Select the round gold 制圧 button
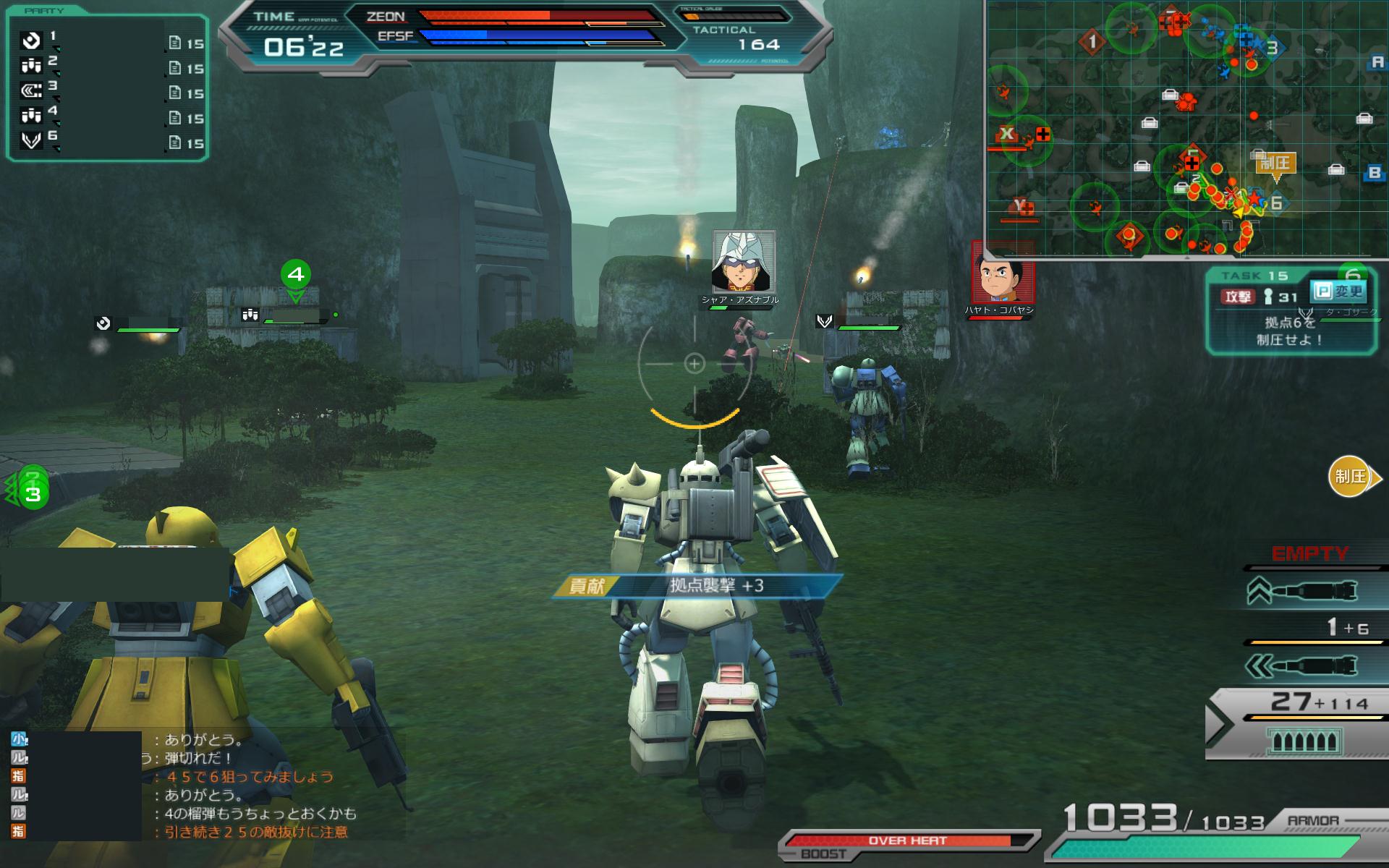The height and width of the screenshot is (868, 1389). click(1350, 477)
